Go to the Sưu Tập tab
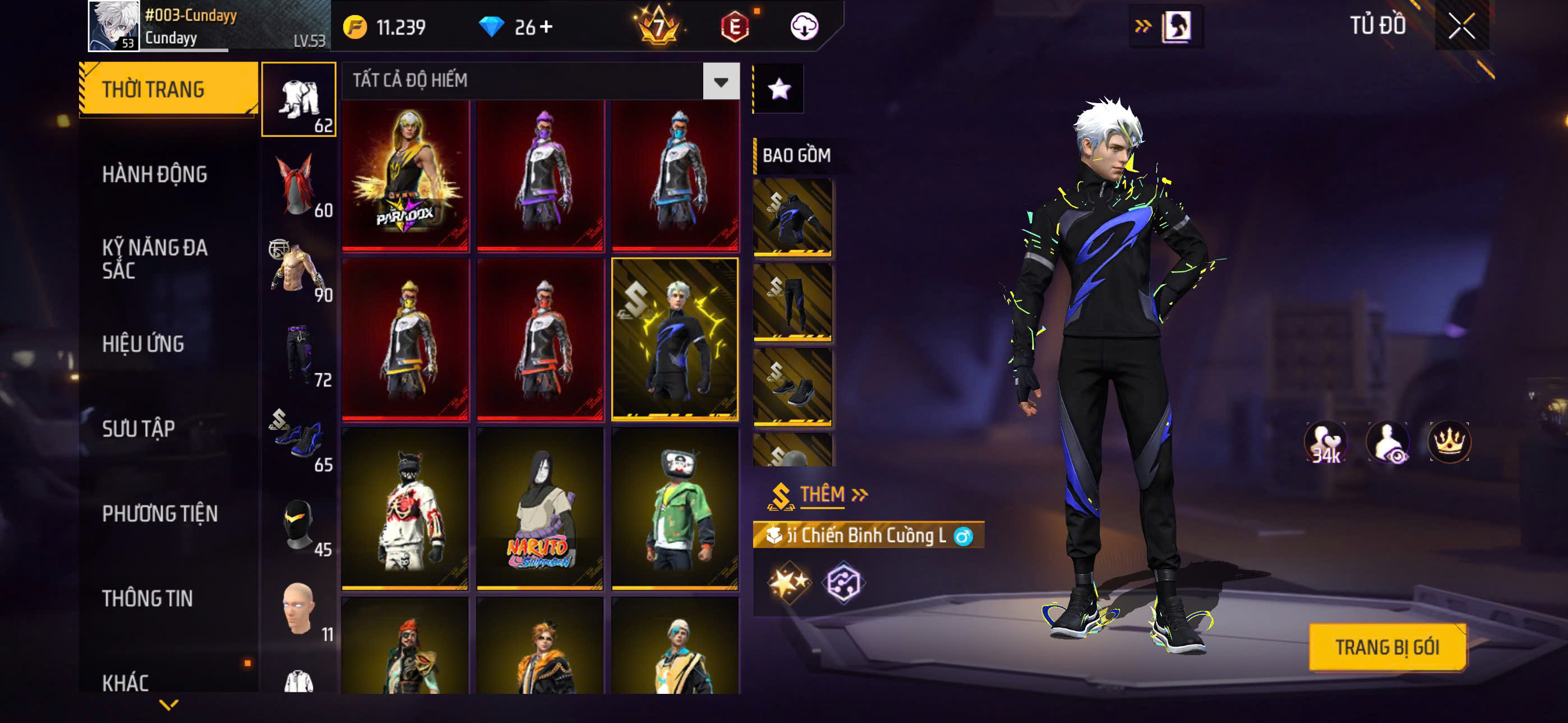Viewport: 1568px width, 723px height. point(138,428)
